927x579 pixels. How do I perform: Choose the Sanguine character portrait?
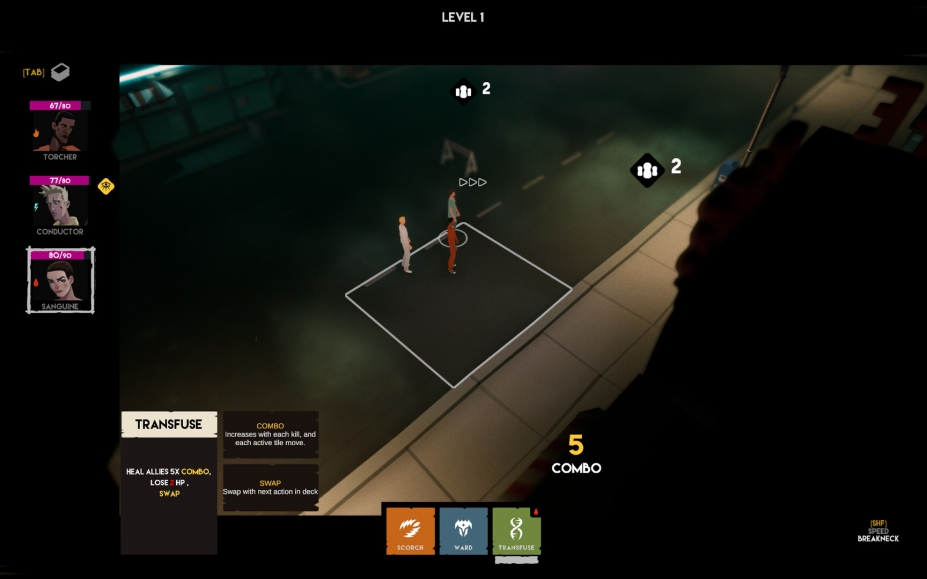coord(60,281)
